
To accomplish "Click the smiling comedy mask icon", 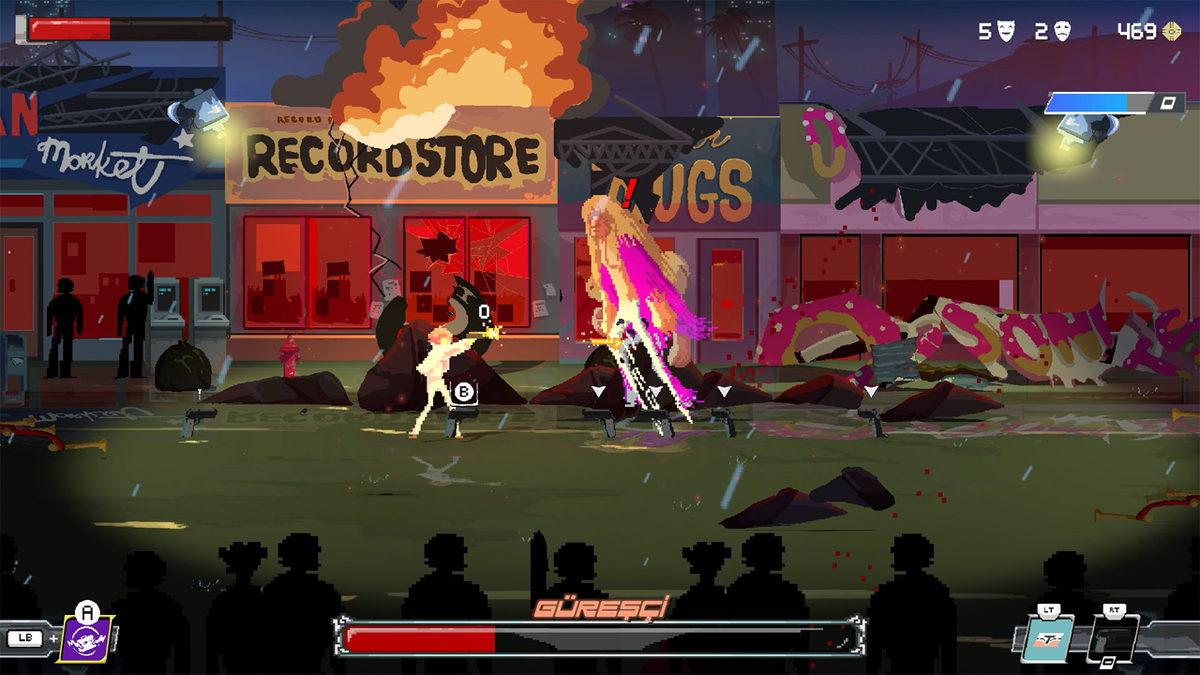I will point(1006,32).
